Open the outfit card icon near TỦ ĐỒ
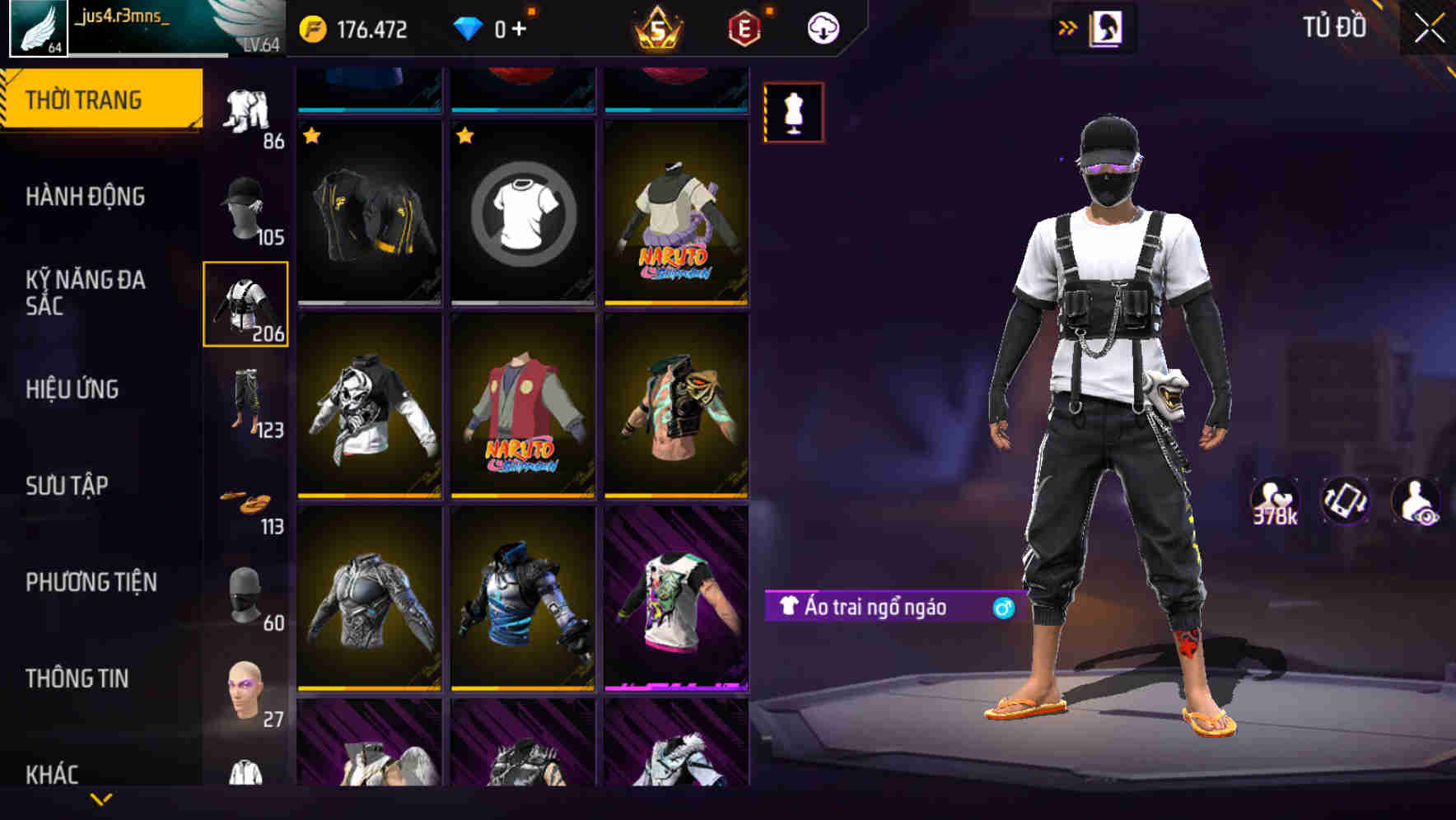The image size is (1456, 820). [x=1107, y=27]
